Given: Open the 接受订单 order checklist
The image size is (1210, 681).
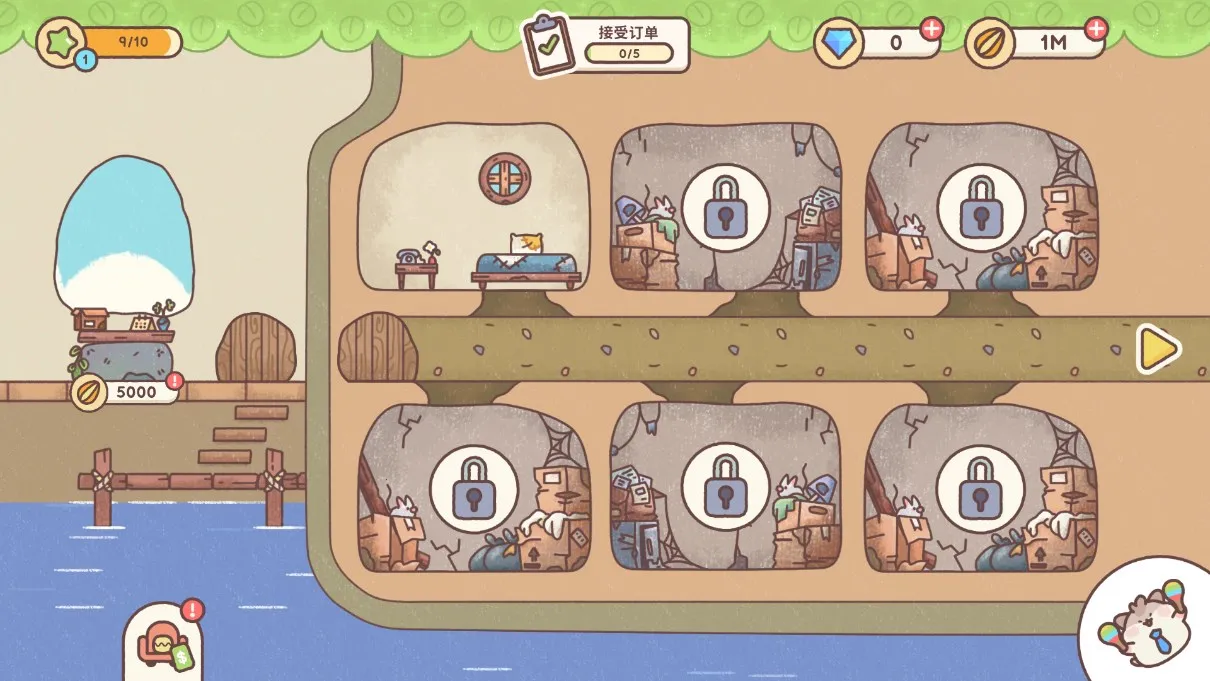Looking at the screenshot, I should coord(608,44).
